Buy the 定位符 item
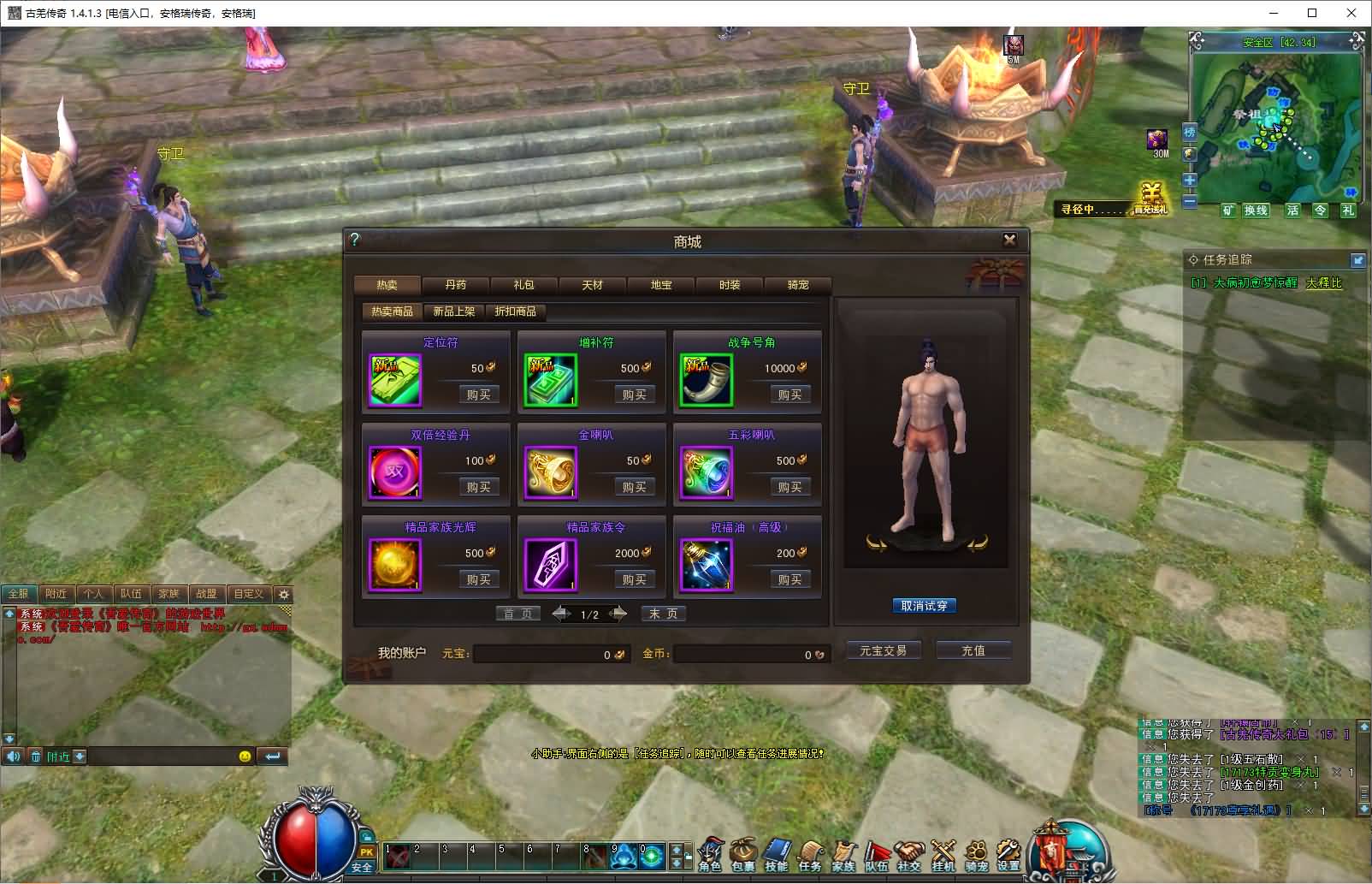 pos(478,395)
